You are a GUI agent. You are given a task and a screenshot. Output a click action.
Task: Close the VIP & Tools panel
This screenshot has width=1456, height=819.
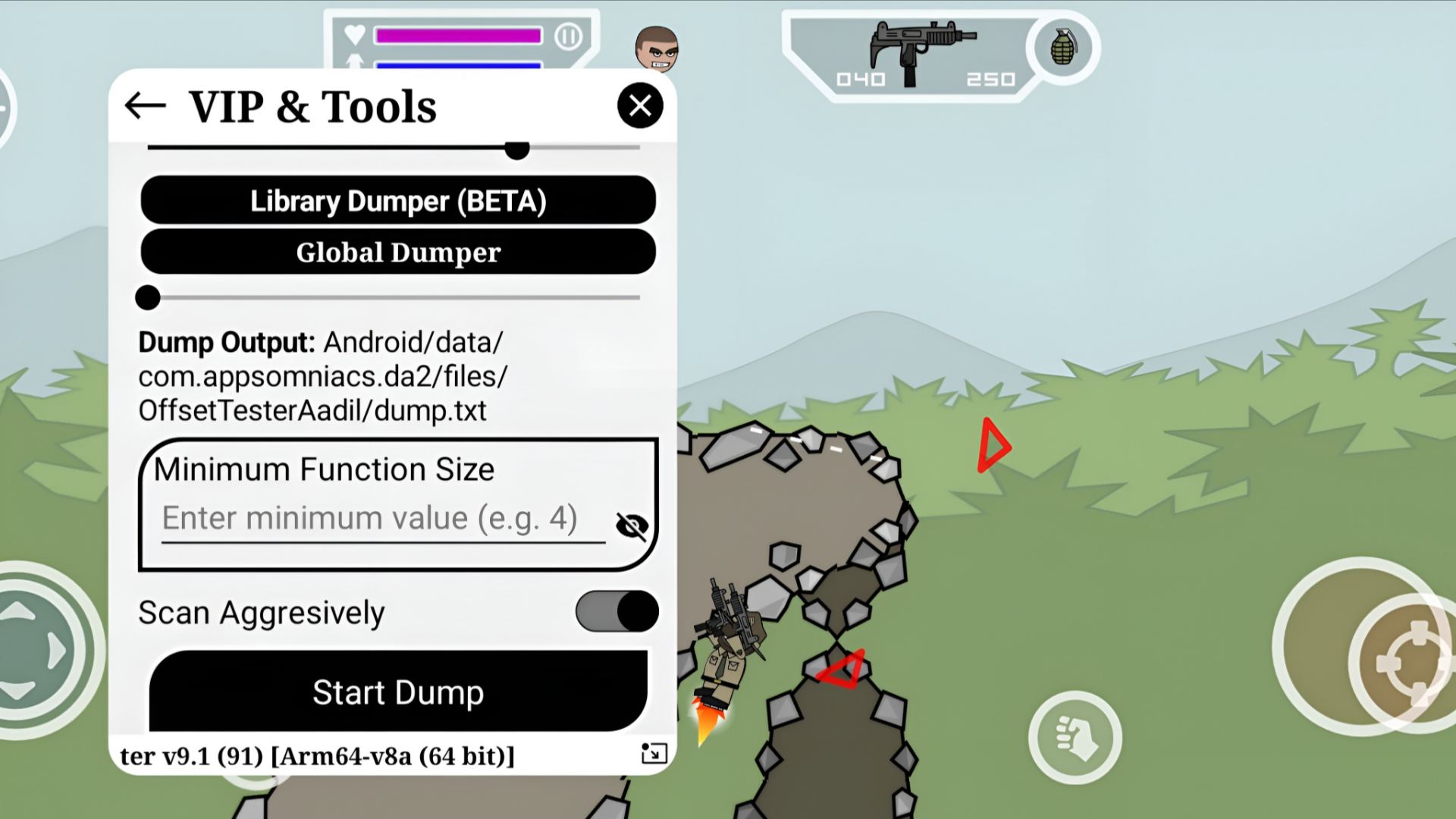(641, 105)
